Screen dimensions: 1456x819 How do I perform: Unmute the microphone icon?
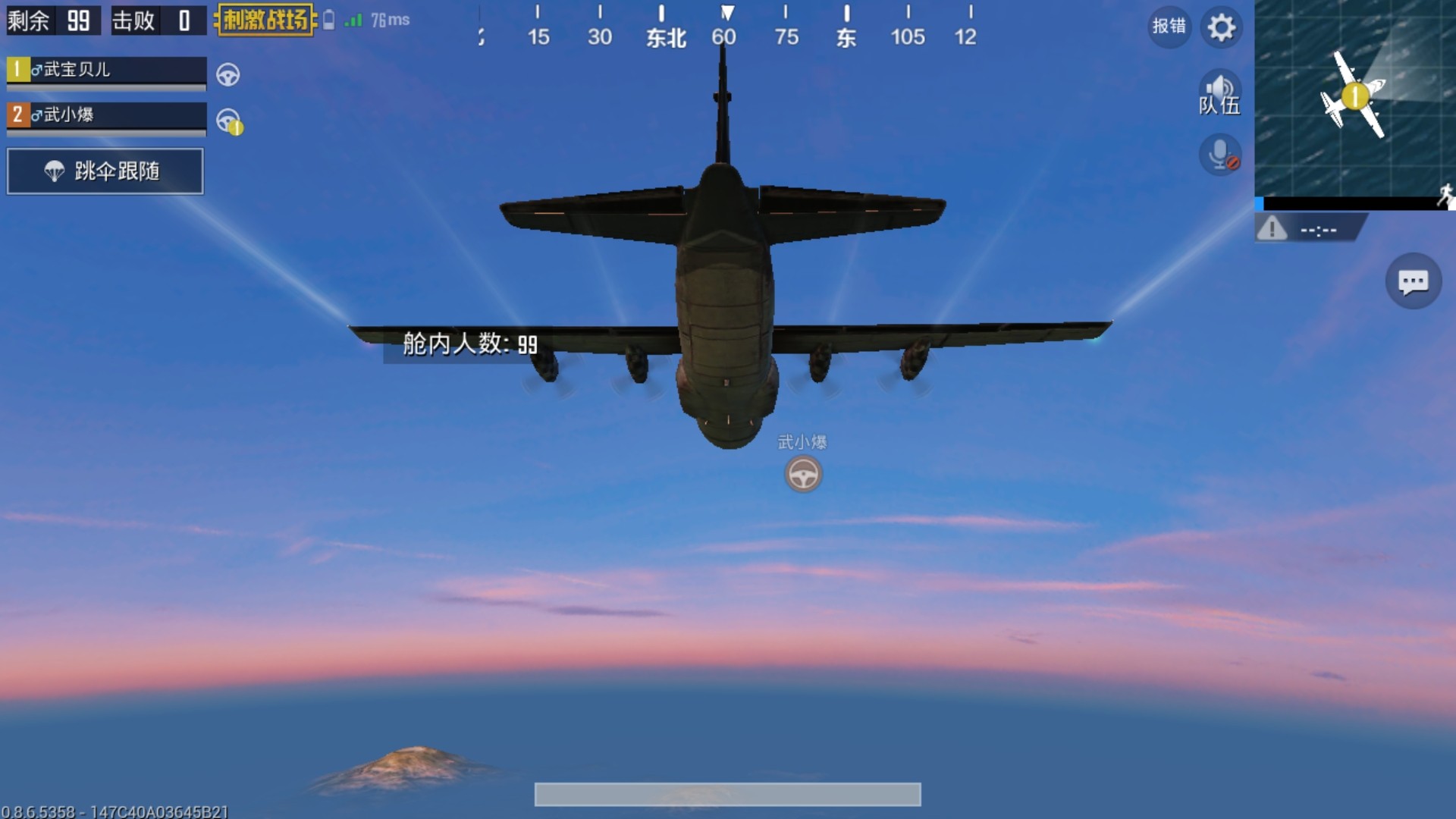click(1219, 155)
